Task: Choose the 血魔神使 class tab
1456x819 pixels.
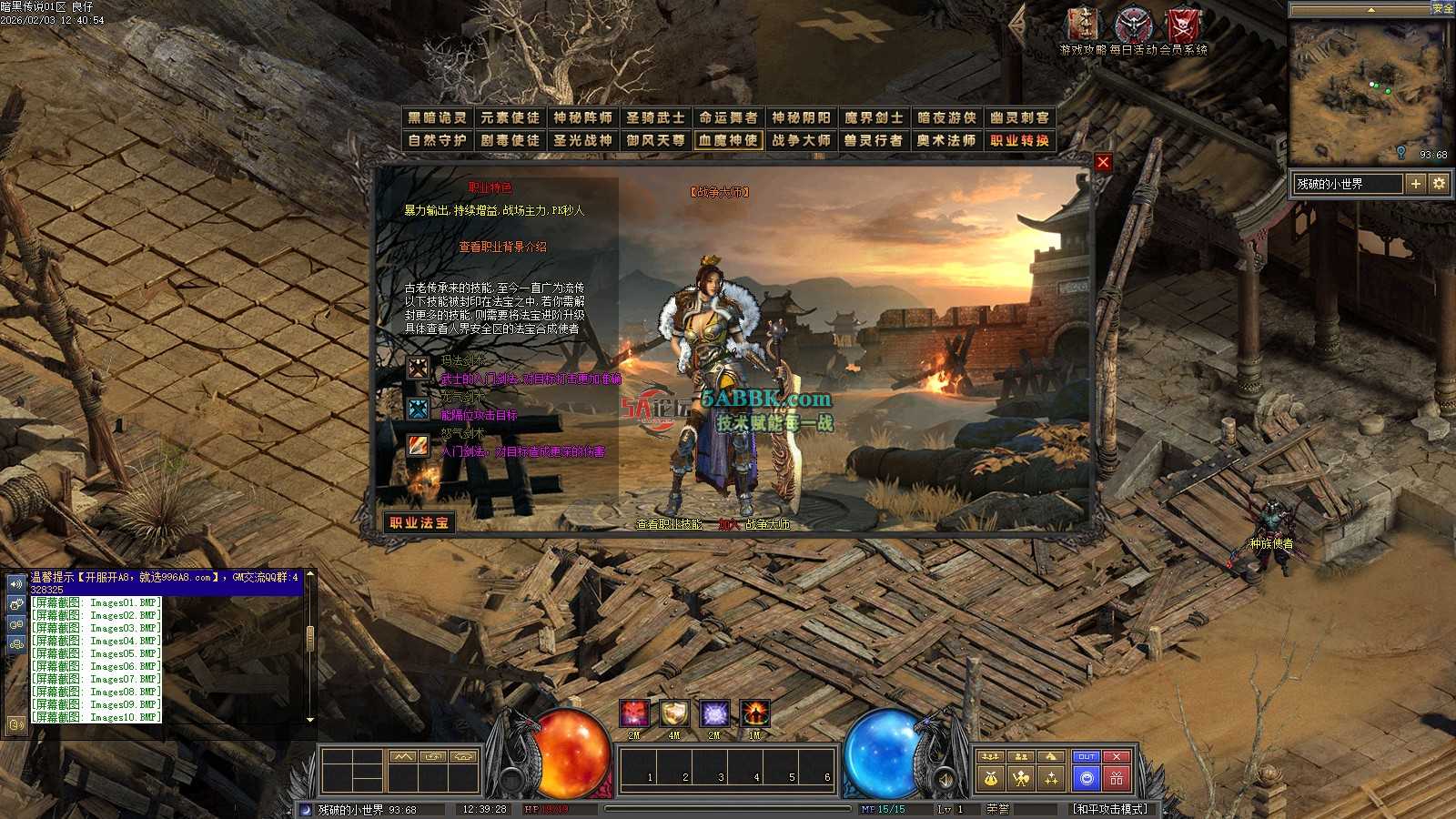Action: (728, 140)
